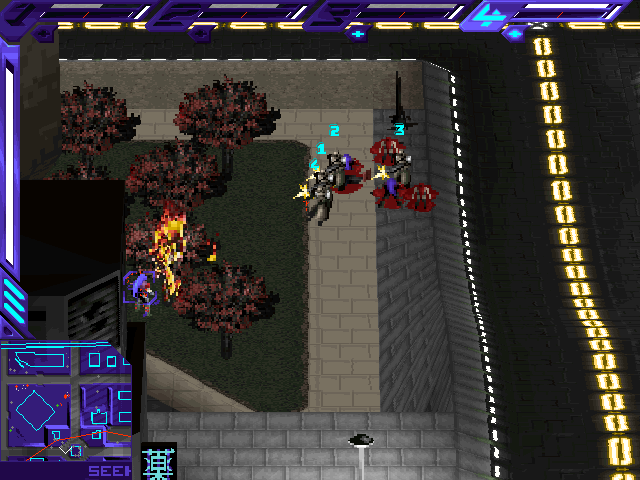Select agent 1's status panel
This screenshot has width=640, height=480.
tap(82, 12)
